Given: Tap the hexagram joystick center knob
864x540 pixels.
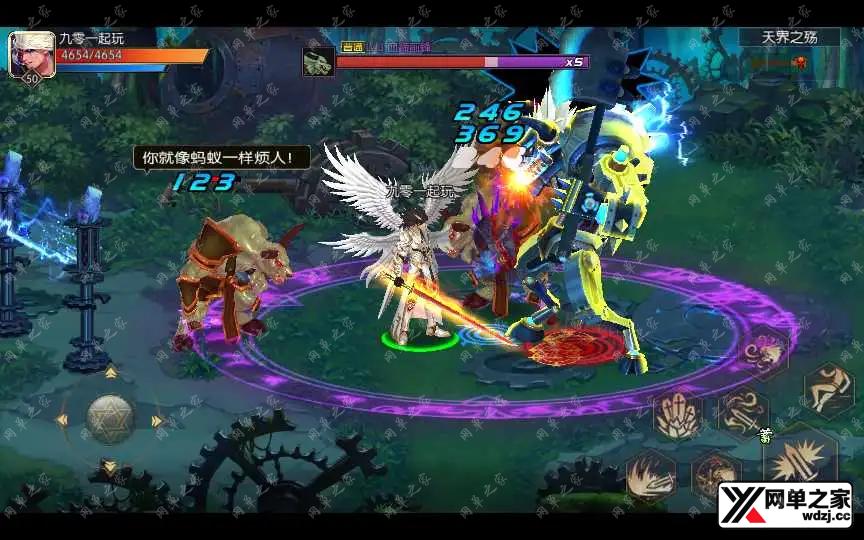Looking at the screenshot, I should coord(110,419).
